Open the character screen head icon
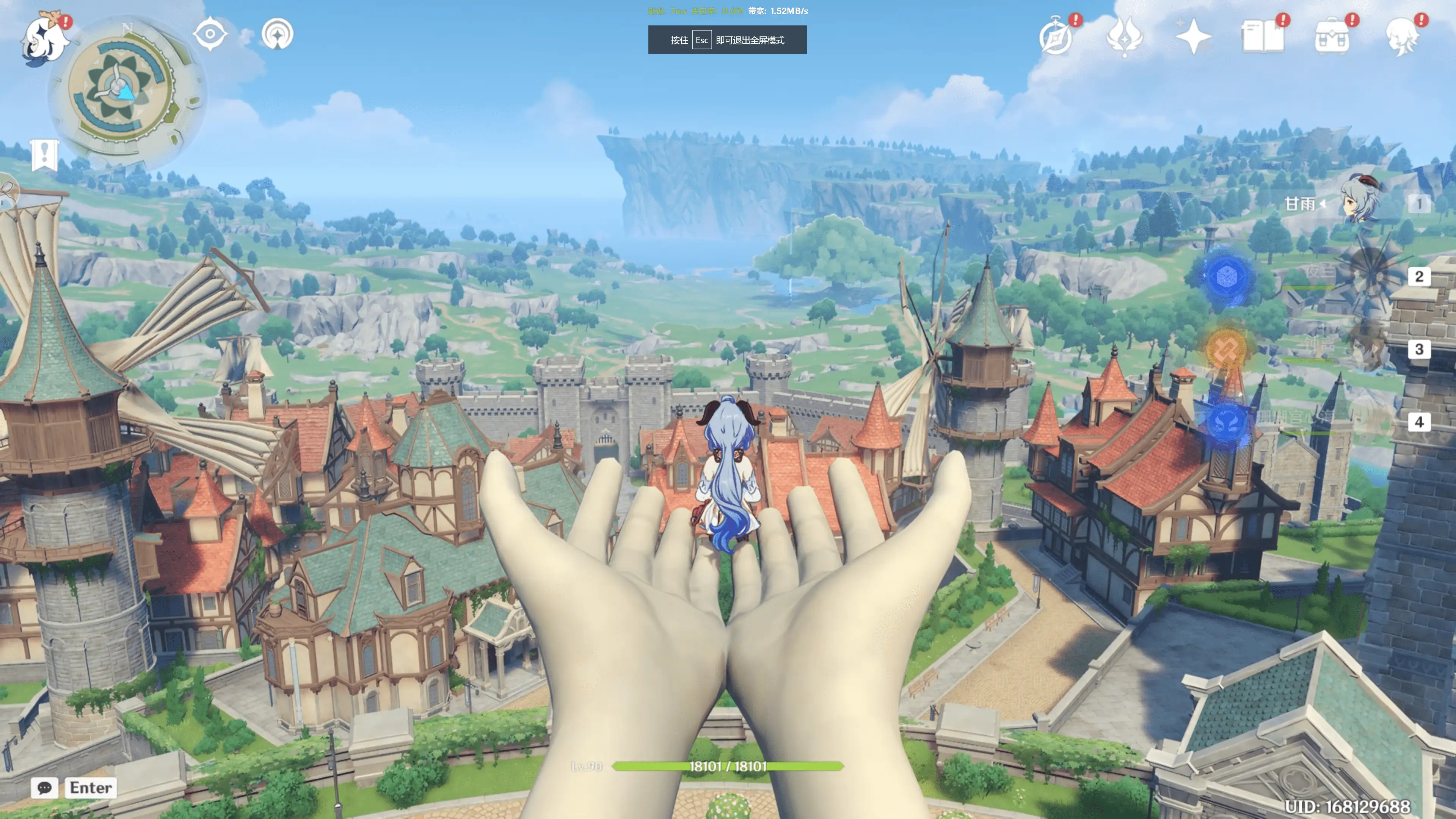 point(1401,37)
